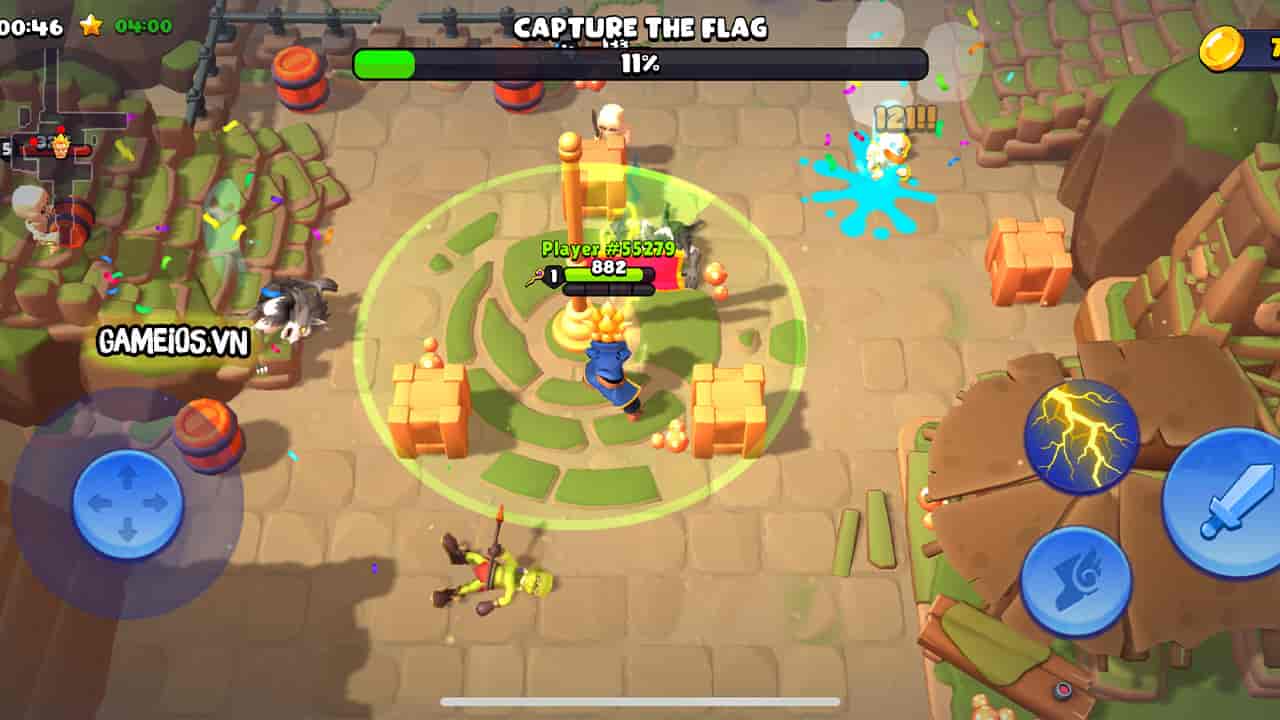Tap the minimap in the top-left corner
Image resolution: width=1280 pixels, height=720 pixels.
[x=50, y=140]
